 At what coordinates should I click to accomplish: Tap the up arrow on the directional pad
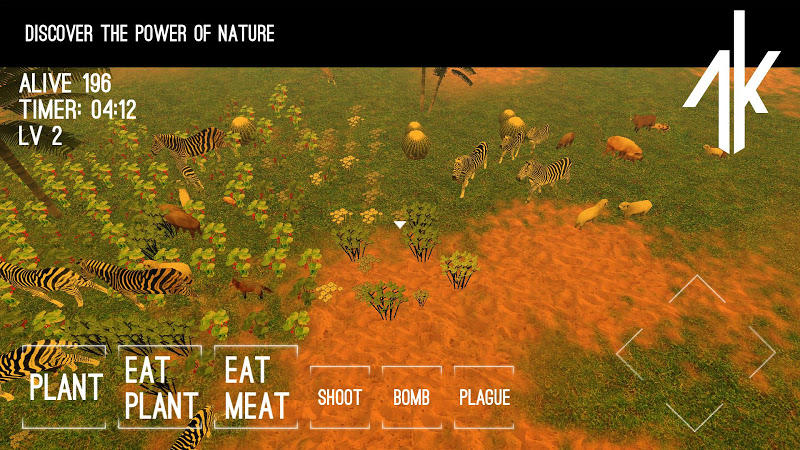coord(696,290)
